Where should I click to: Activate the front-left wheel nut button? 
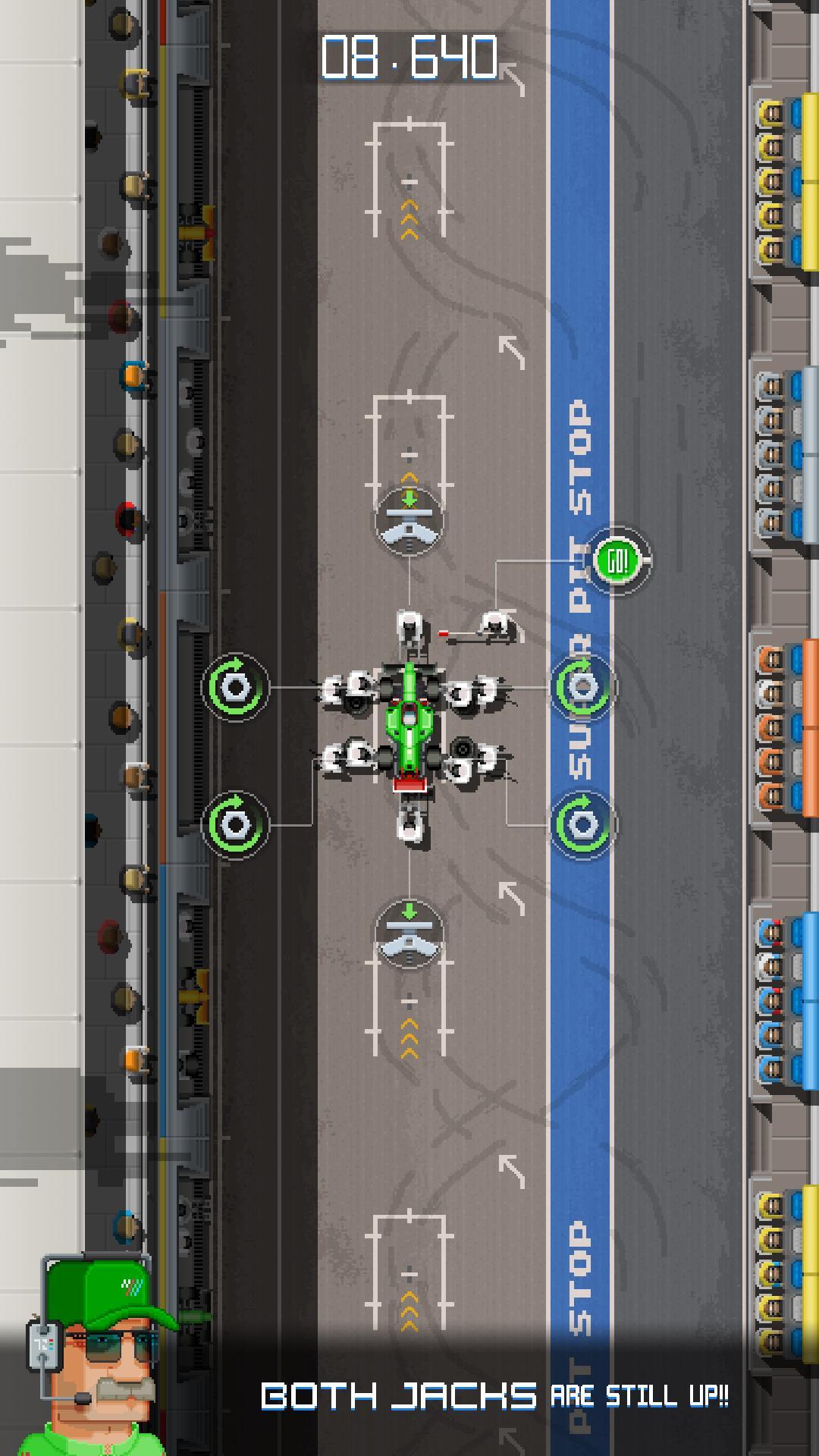[x=235, y=687]
